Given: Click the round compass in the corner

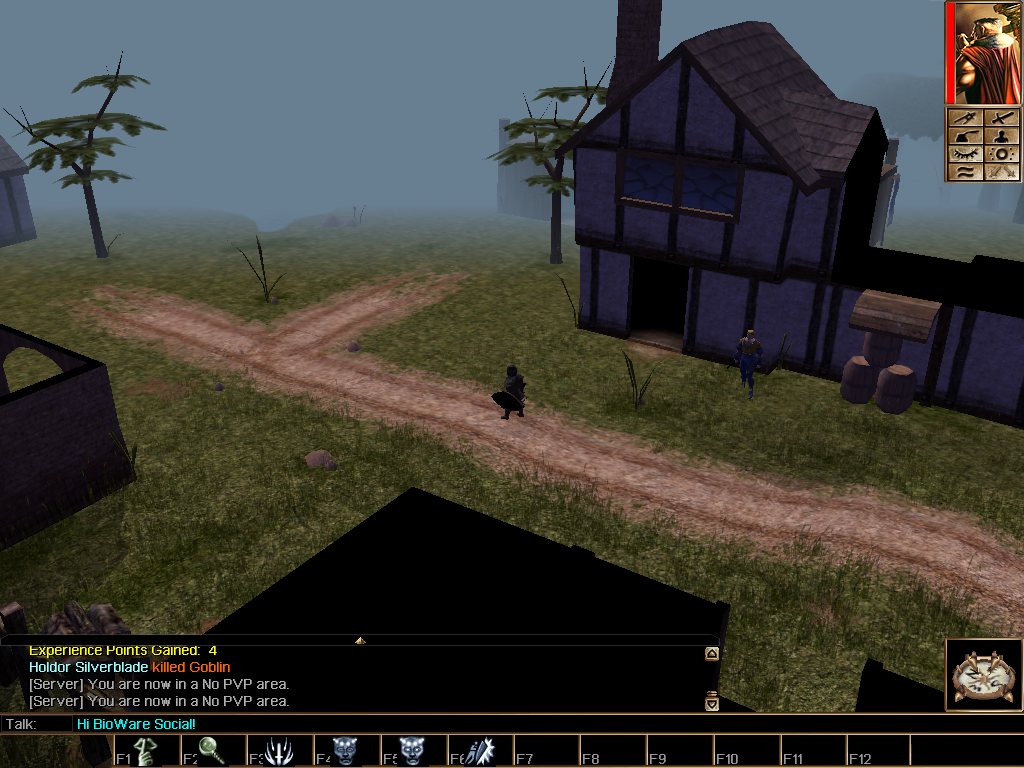Looking at the screenshot, I should point(982,675).
